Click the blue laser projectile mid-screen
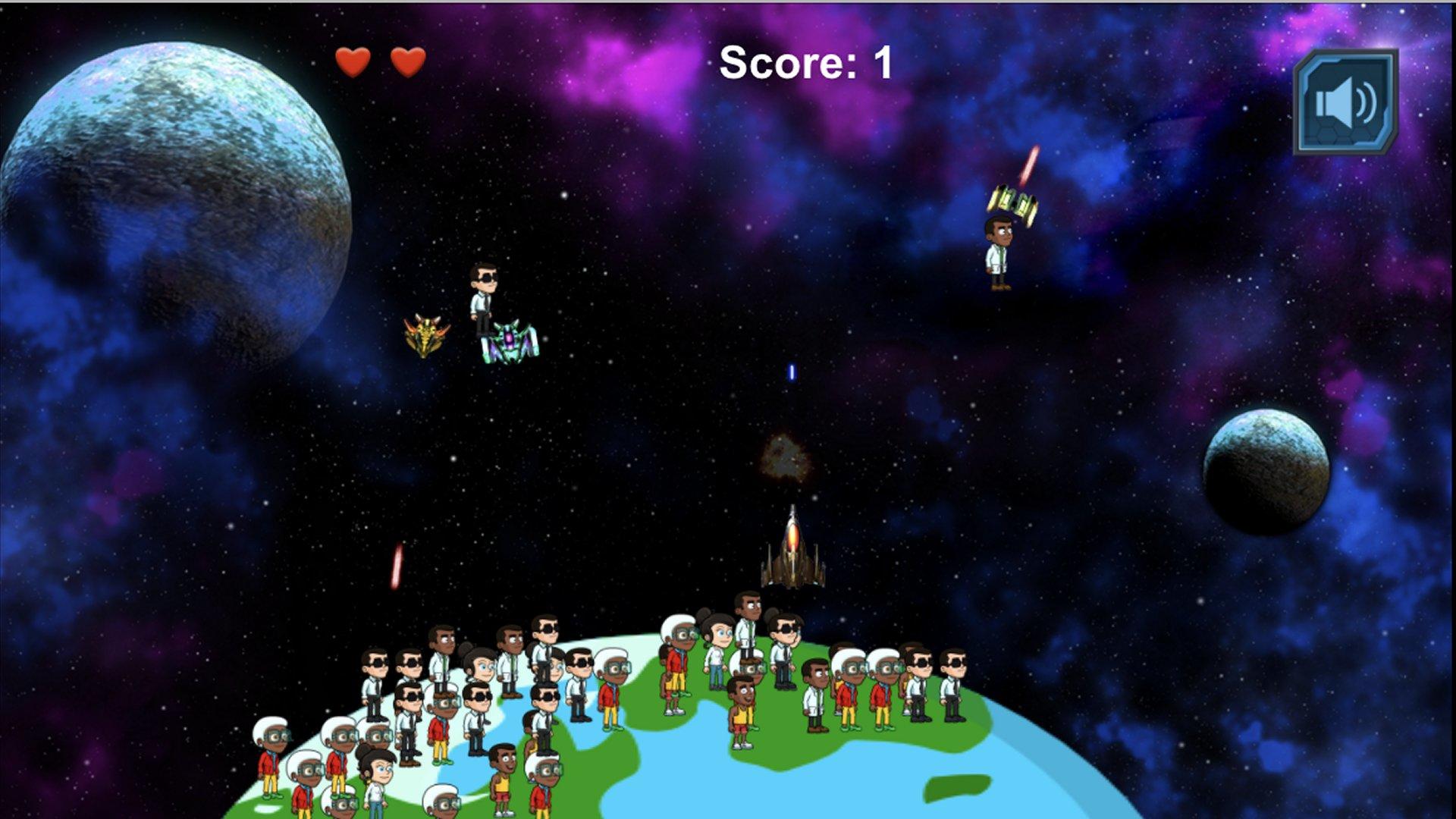The width and height of the screenshot is (1456, 819). 792,371
